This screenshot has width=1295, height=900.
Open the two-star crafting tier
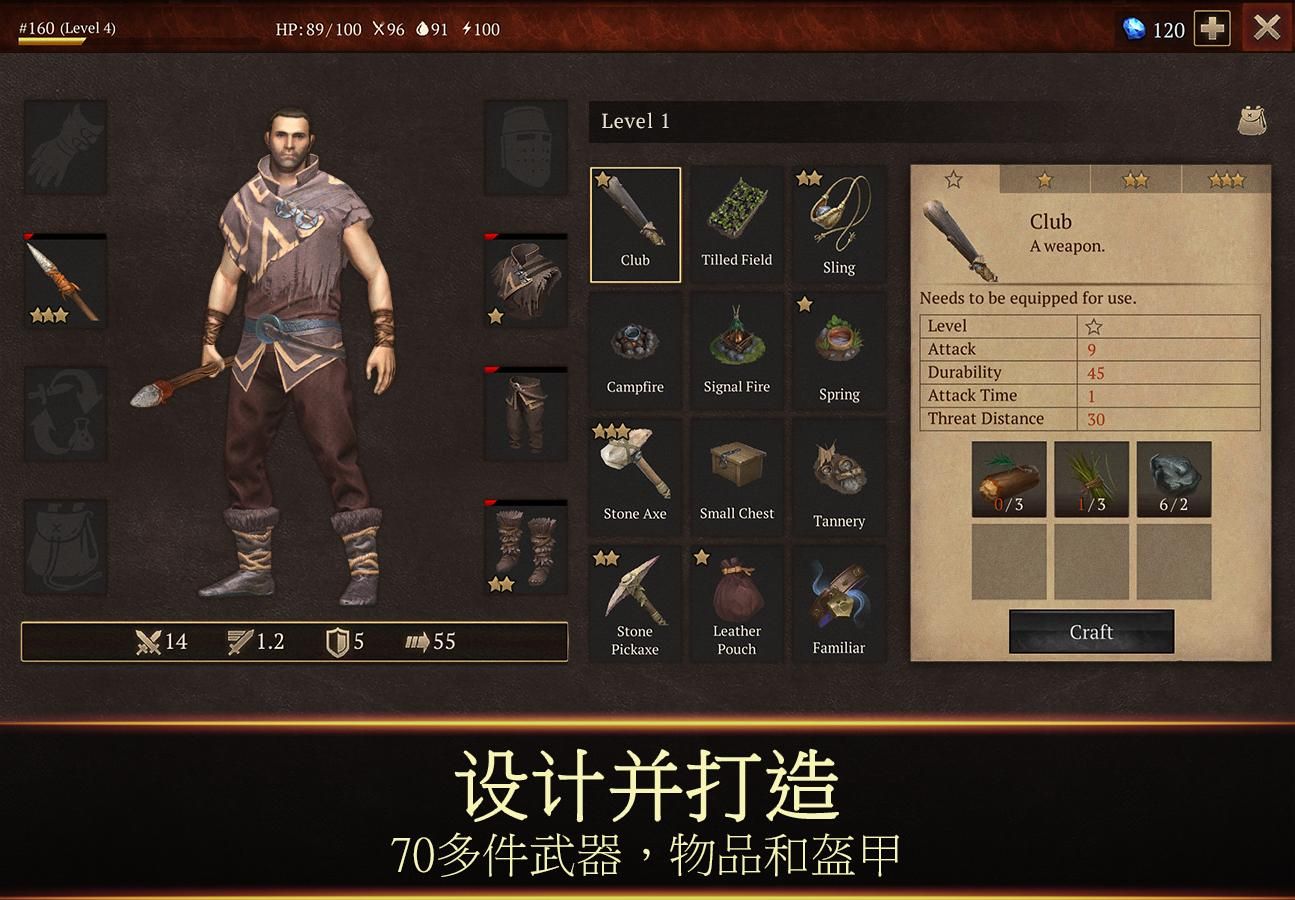pos(1135,180)
